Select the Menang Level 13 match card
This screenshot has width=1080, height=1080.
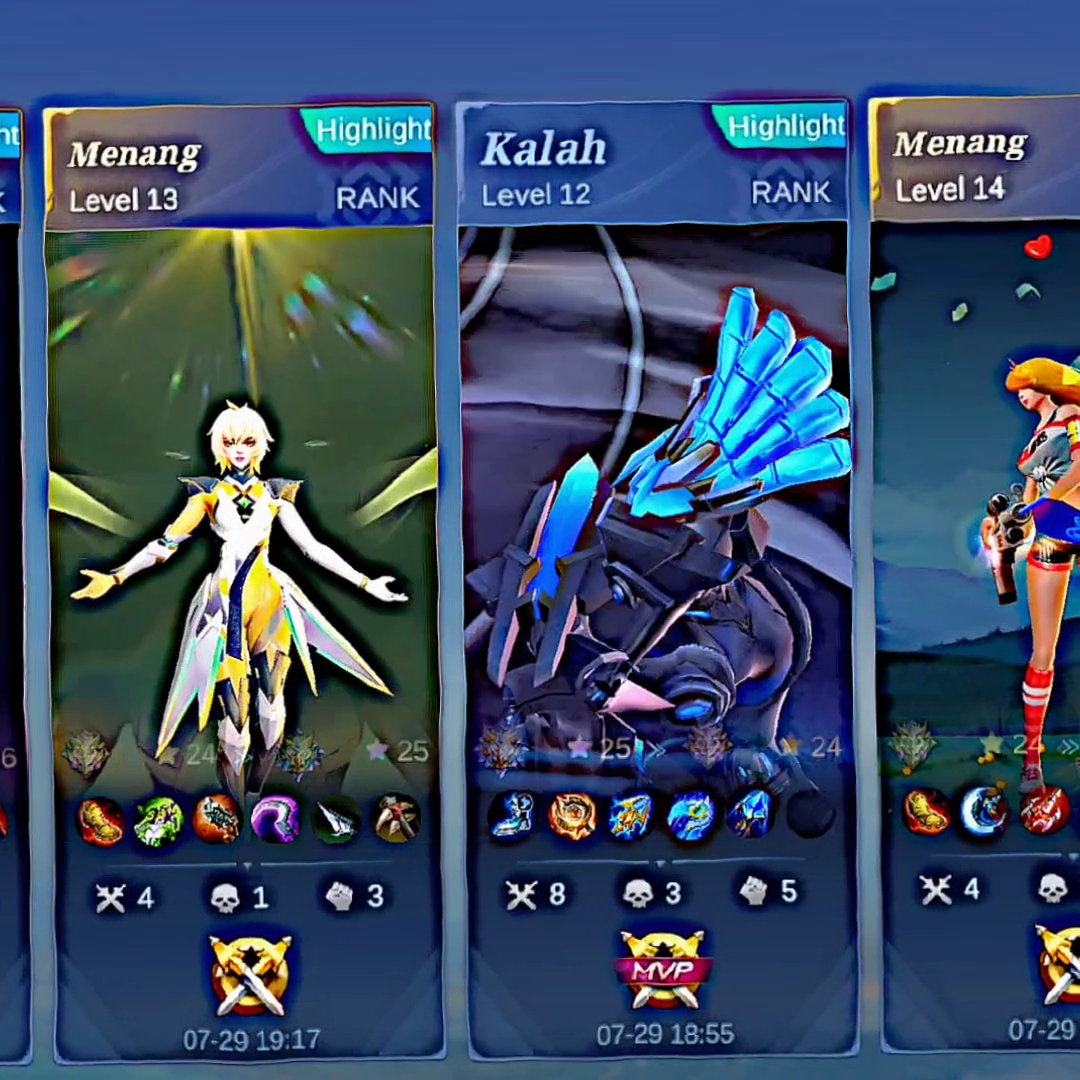pos(243,500)
